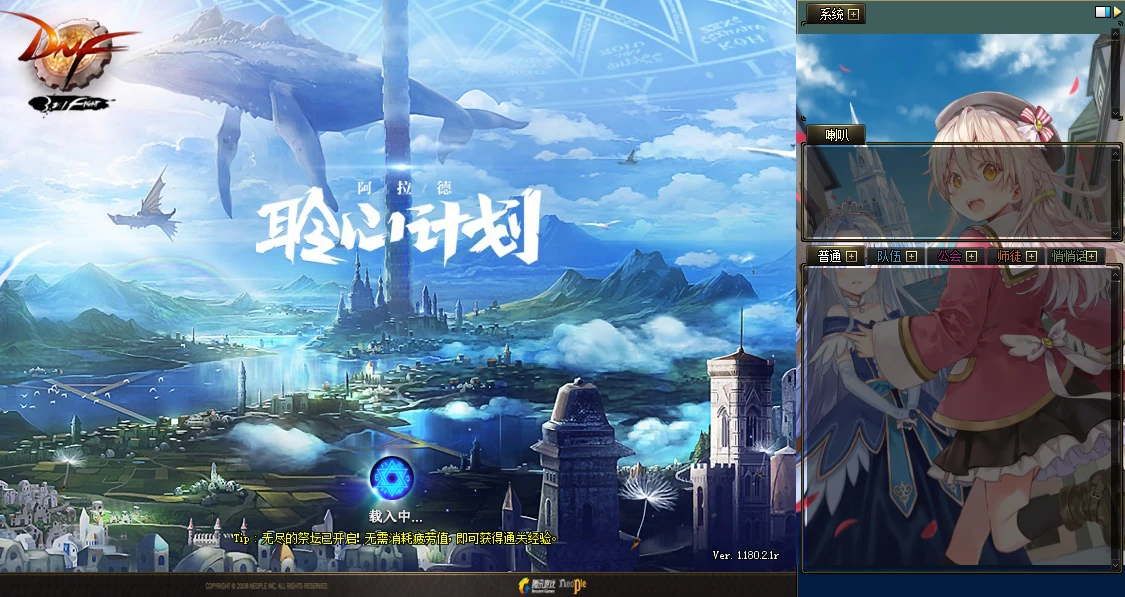Switch to the 队伍 party chat tab

(x=889, y=256)
